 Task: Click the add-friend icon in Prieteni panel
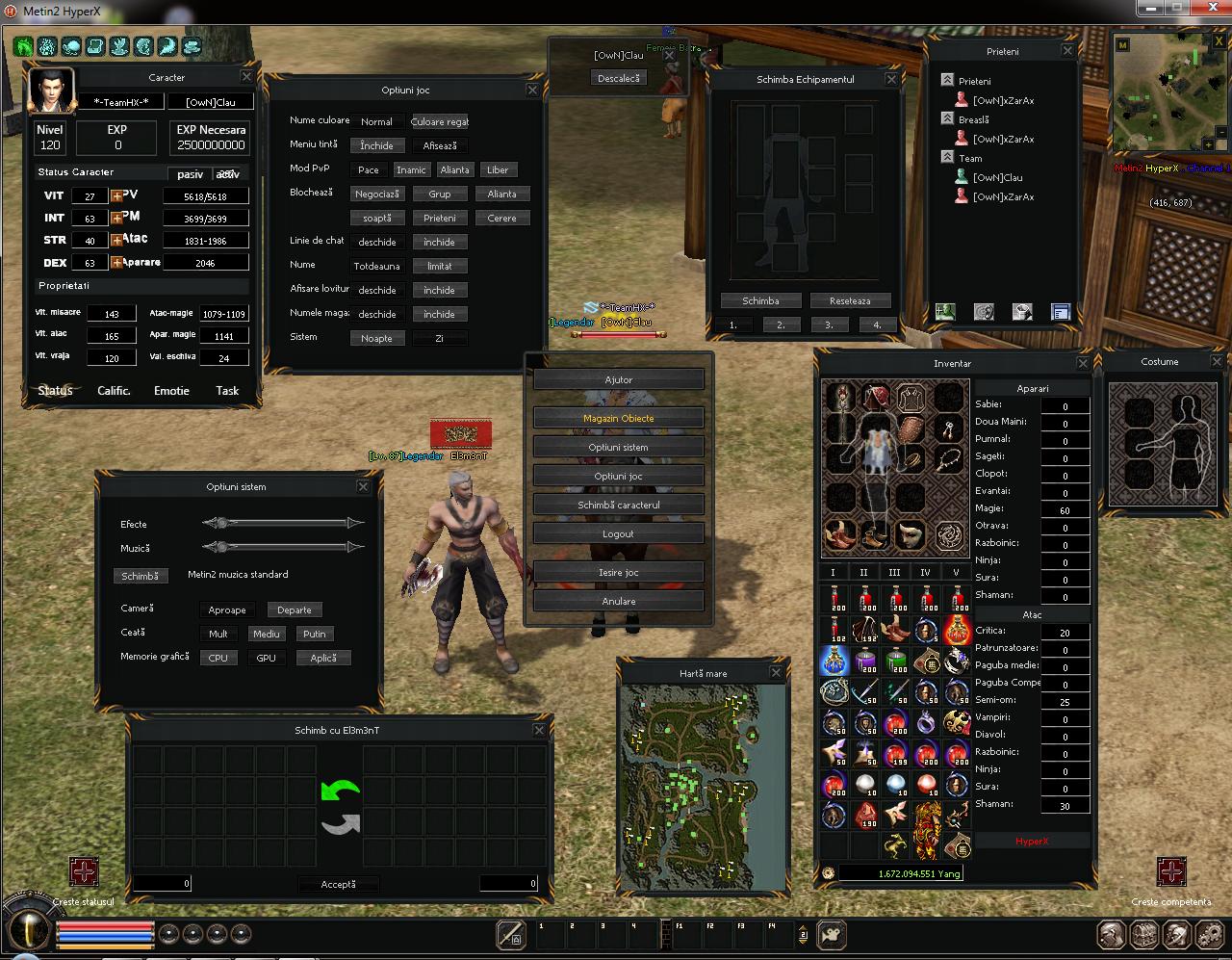click(x=945, y=310)
